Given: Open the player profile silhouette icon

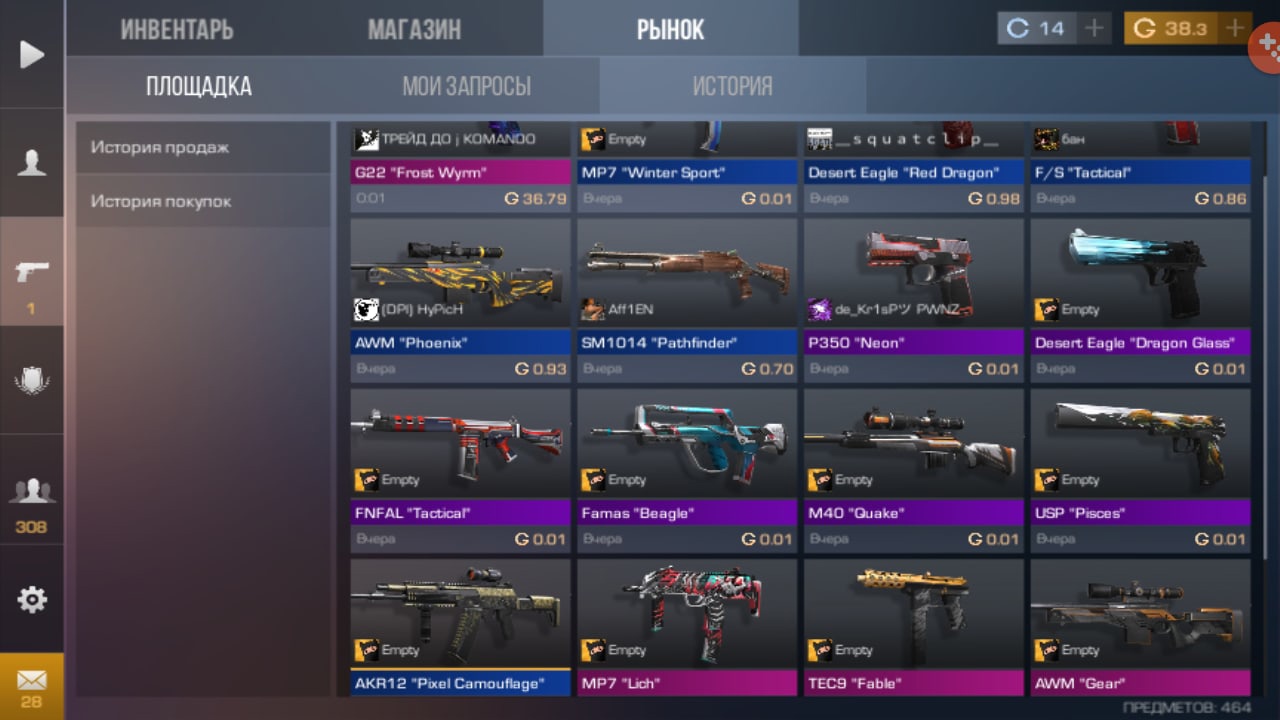Looking at the screenshot, I should tap(32, 163).
